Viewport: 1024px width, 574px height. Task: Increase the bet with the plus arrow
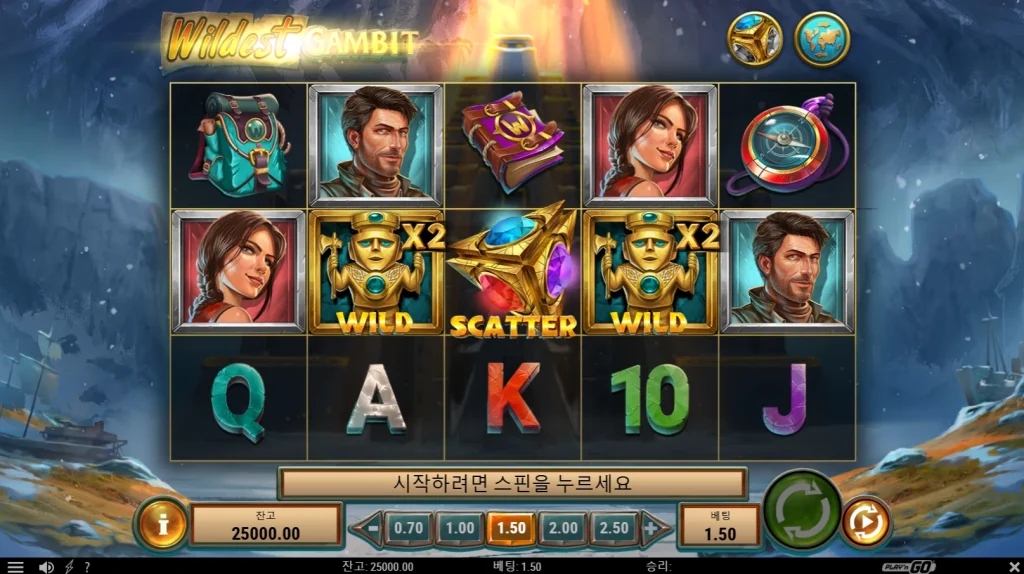click(x=653, y=528)
